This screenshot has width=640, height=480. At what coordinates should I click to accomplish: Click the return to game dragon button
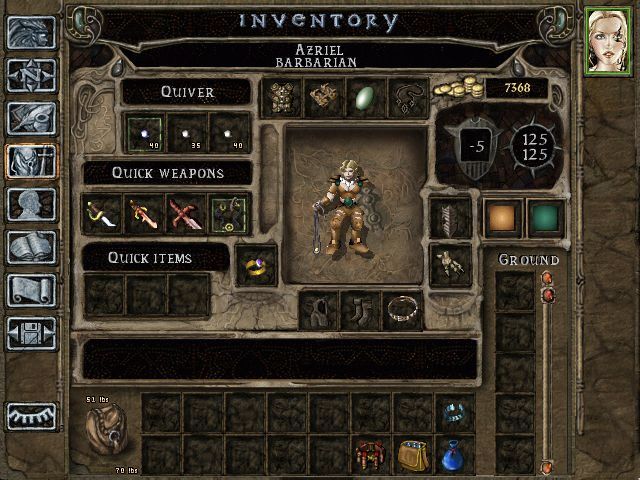31,32
